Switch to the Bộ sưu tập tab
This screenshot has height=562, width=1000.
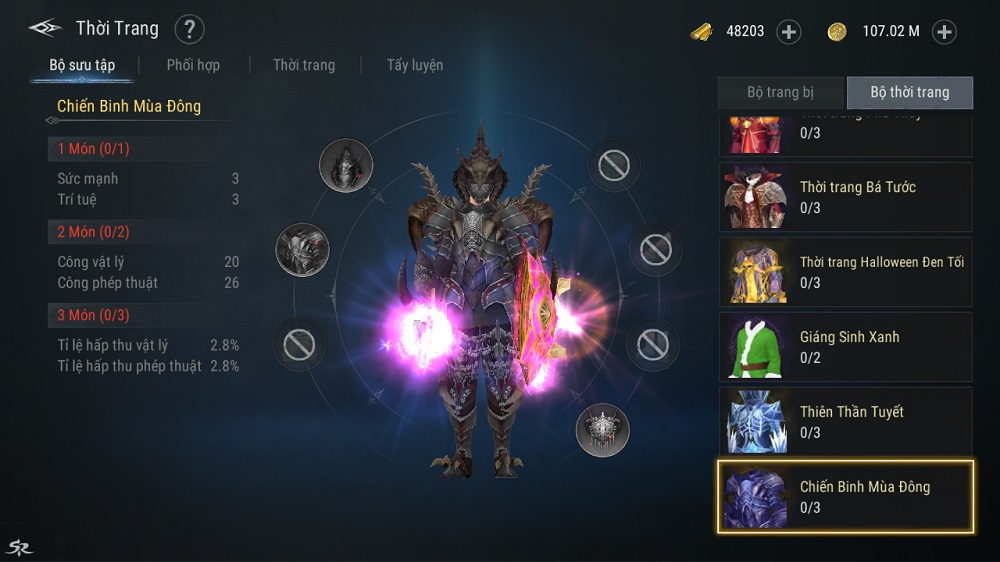coord(82,66)
